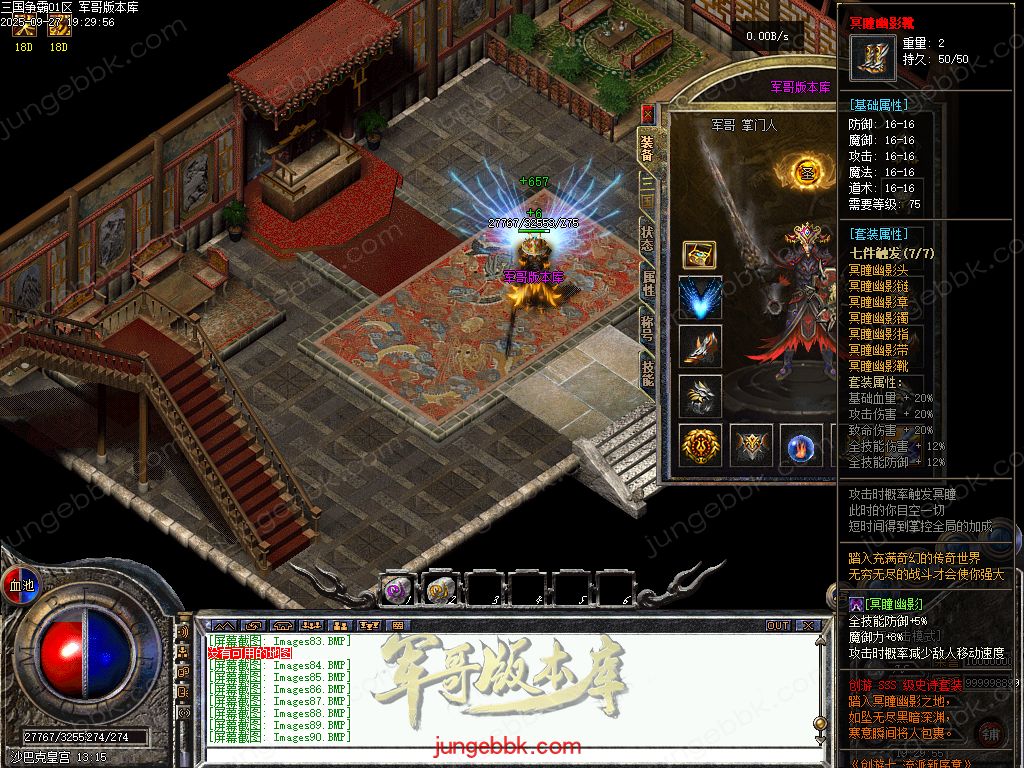Screen dimensions: 1024x768
Task: Select the winged boots equipment slot
Action: 700,346
